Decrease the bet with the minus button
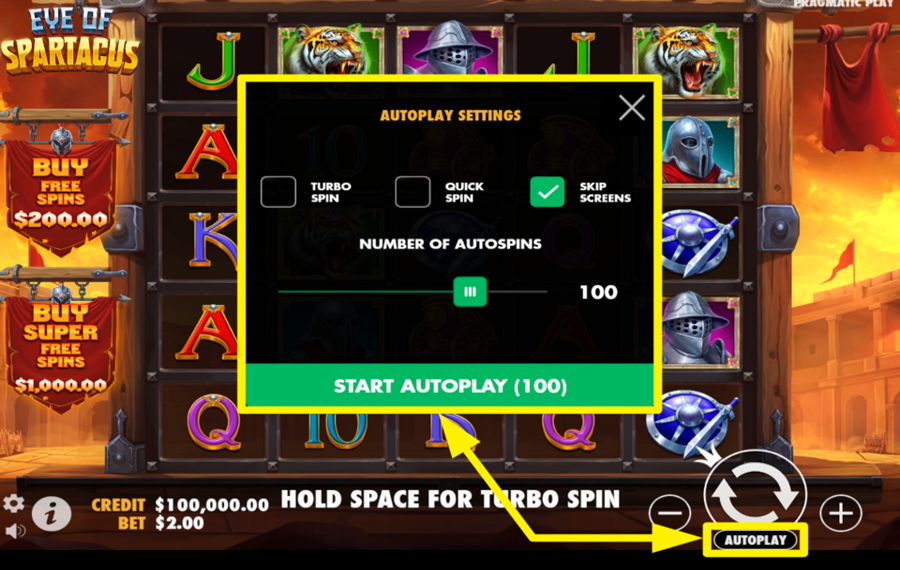Image resolution: width=900 pixels, height=570 pixels. coord(669,513)
